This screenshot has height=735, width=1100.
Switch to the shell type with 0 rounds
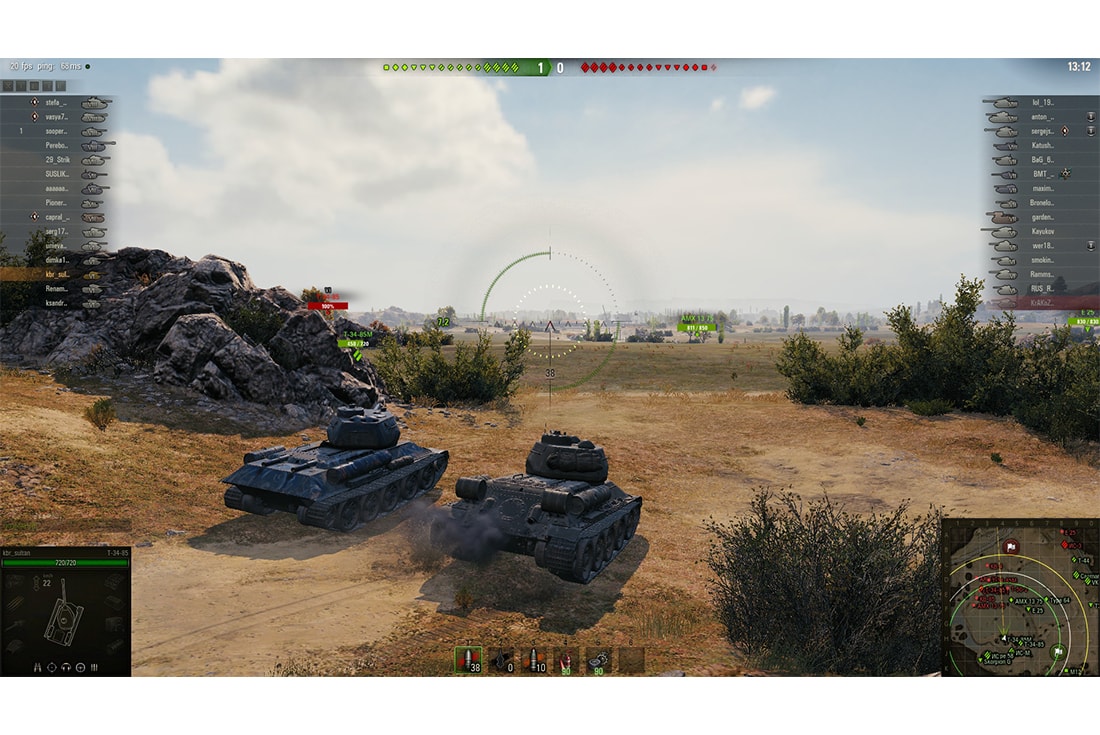coord(501,659)
